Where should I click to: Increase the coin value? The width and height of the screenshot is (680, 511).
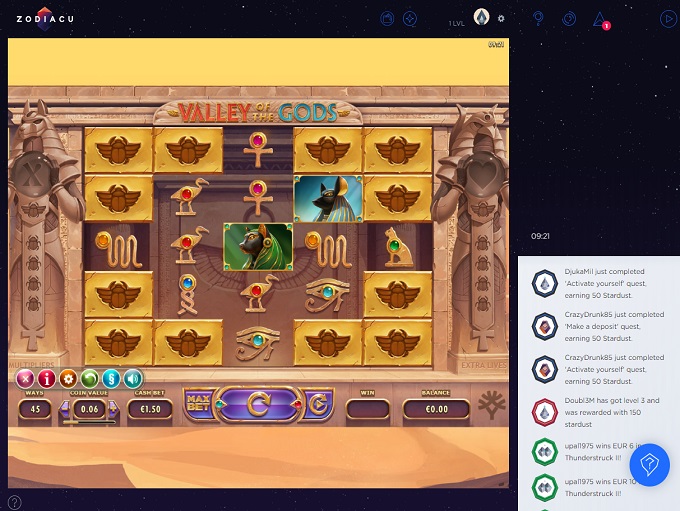(113, 409)
